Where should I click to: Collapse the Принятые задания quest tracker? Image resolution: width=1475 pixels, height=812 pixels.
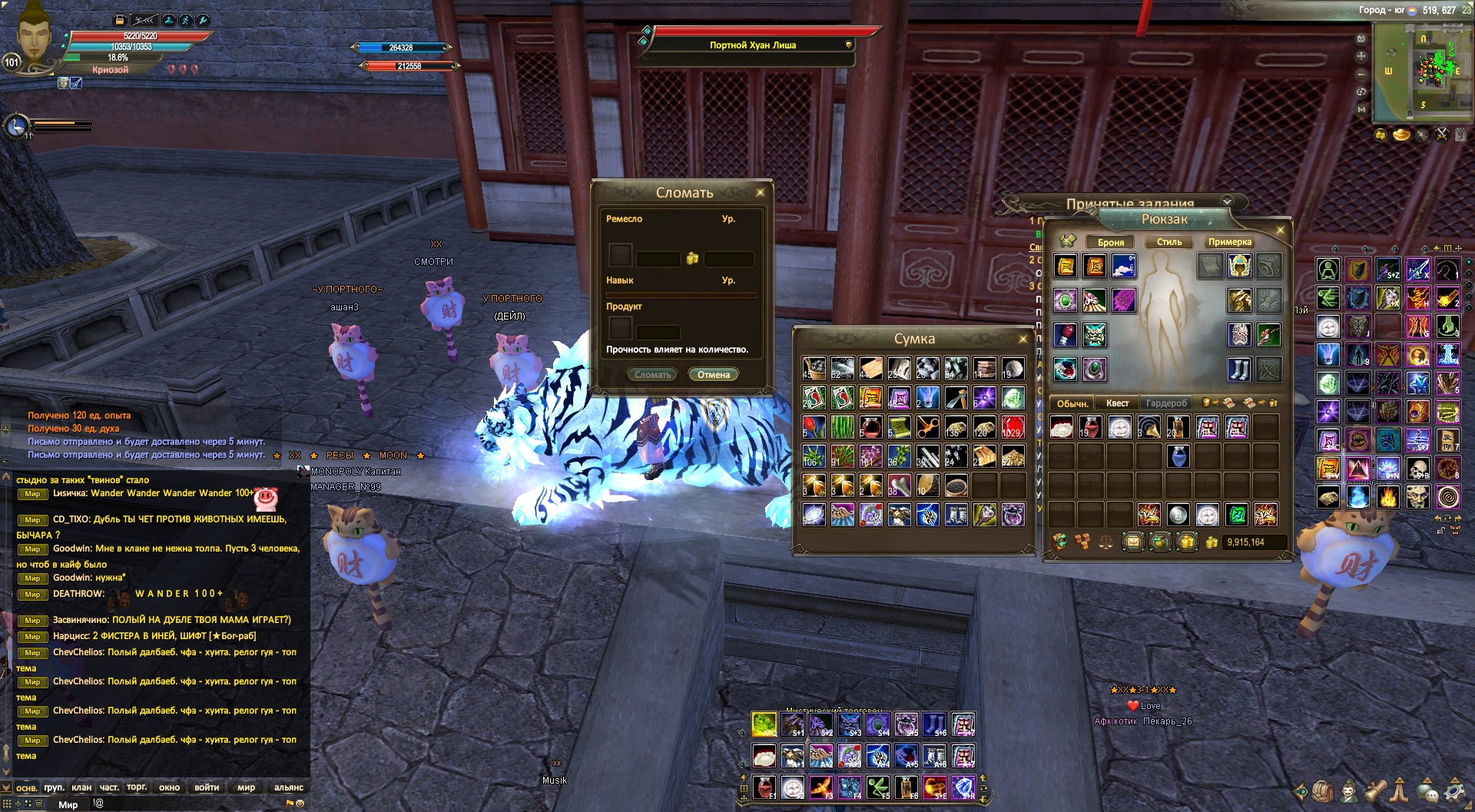coord(1227,202)
